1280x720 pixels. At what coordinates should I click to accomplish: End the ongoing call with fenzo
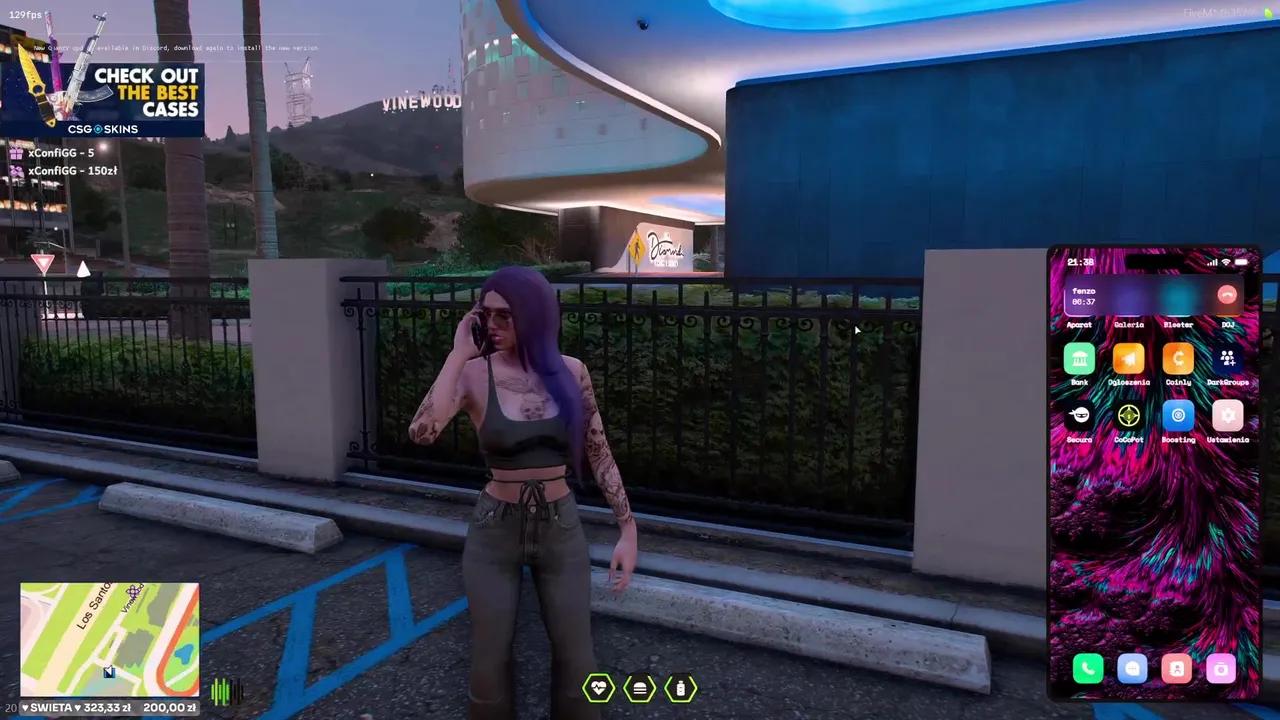pos(1227,294)
